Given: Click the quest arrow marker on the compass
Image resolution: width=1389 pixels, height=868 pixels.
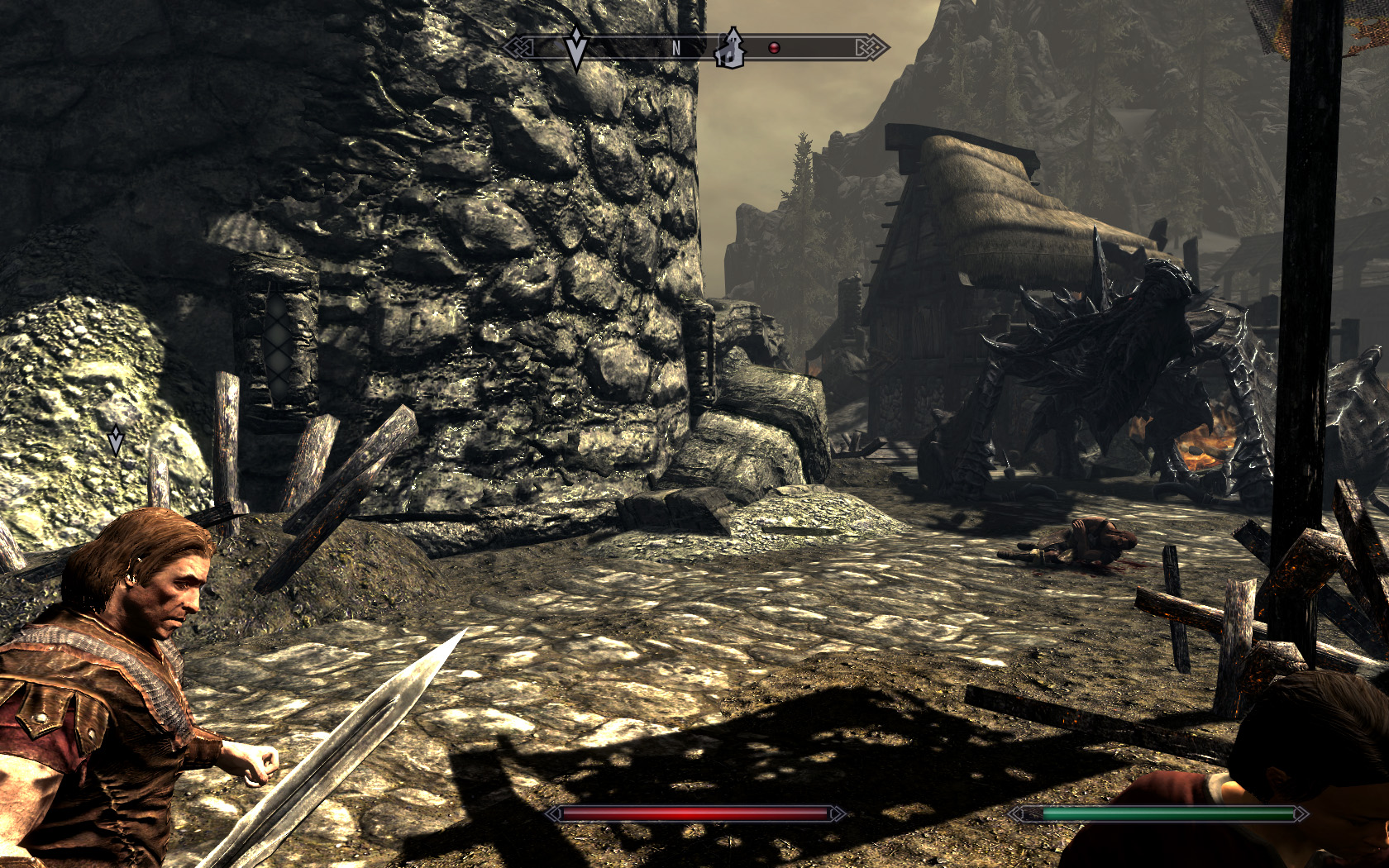Looking at the screenshot, I should click(x=576, y=46).
